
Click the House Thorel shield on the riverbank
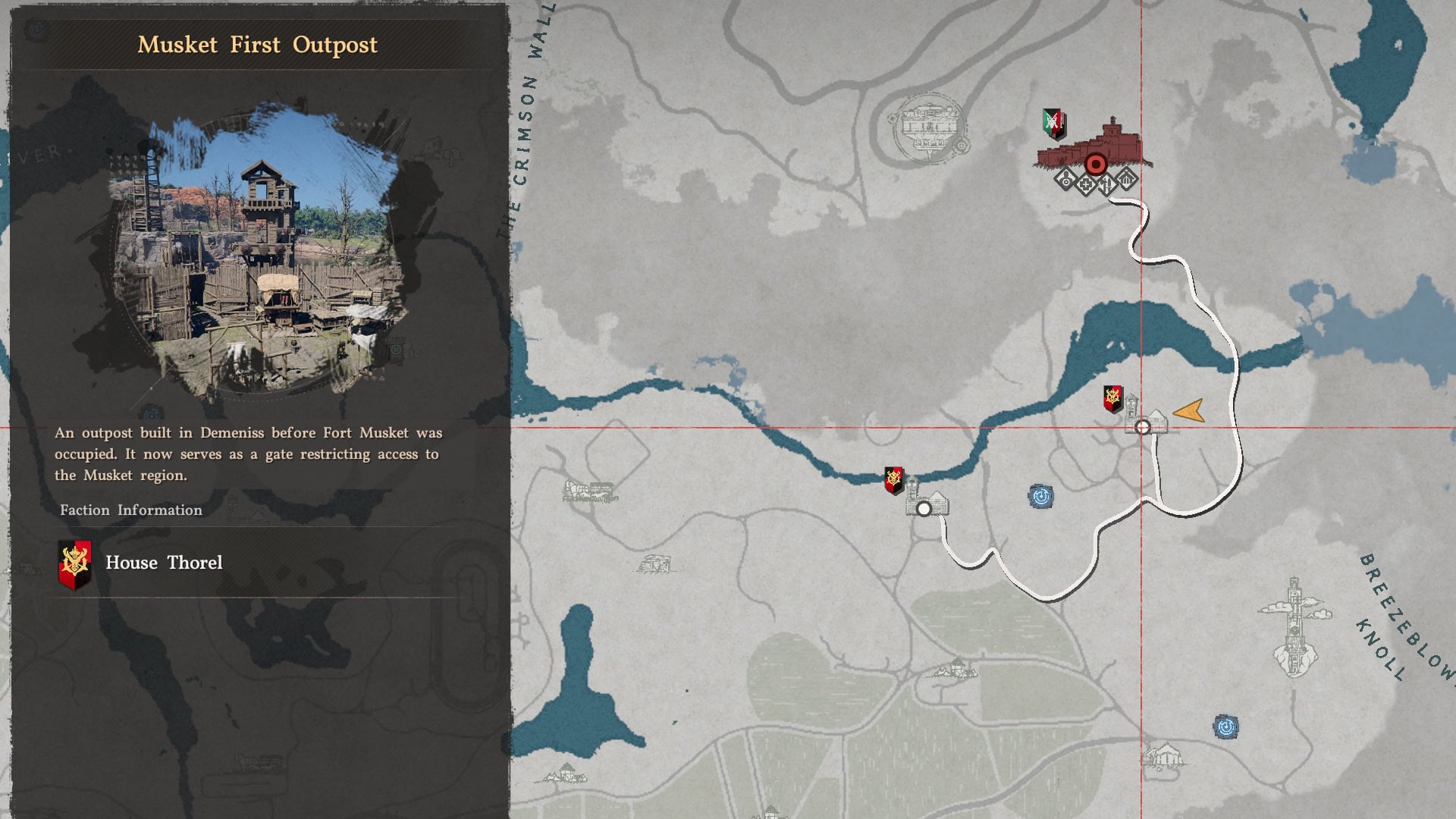[894, 481]
